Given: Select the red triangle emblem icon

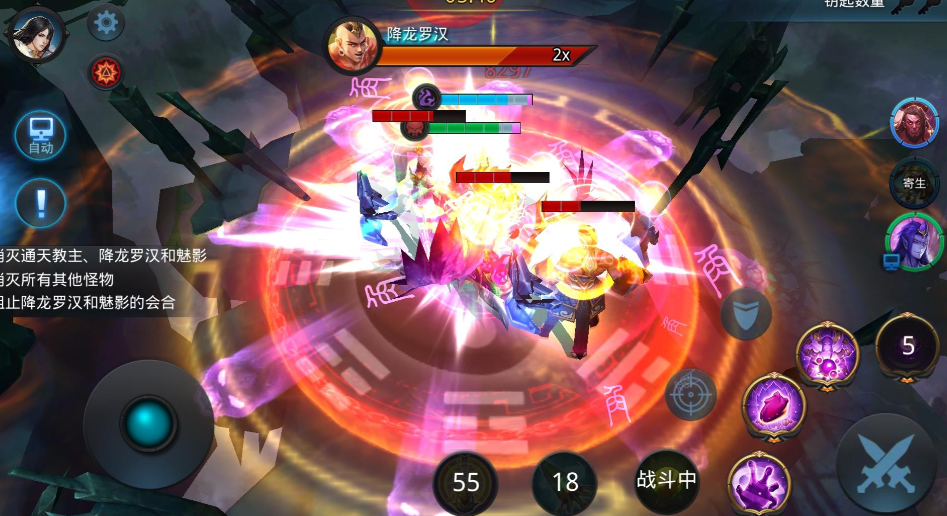Looking at the screenshot, I should (x=106, y=72).
